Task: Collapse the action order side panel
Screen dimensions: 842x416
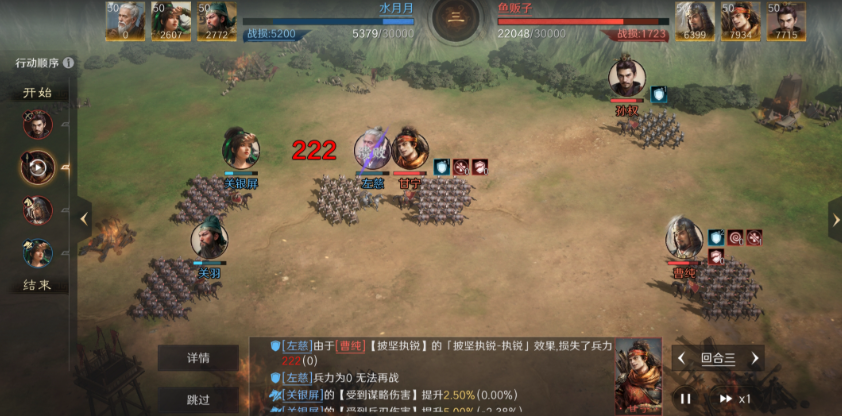Action: click(x=85, y=217)
